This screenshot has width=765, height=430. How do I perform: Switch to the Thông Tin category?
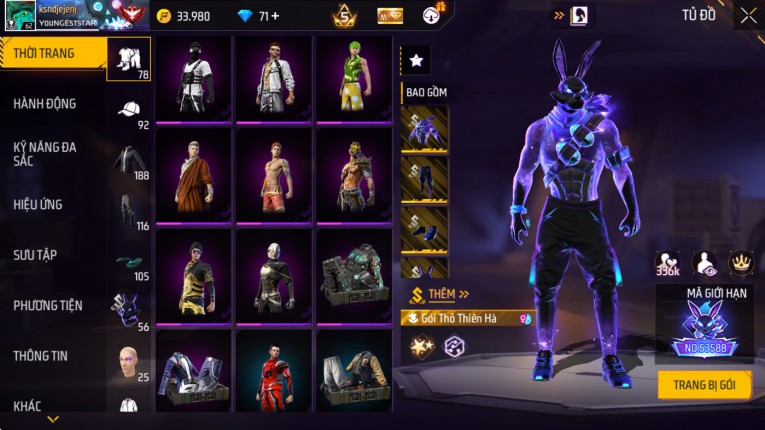41,356
